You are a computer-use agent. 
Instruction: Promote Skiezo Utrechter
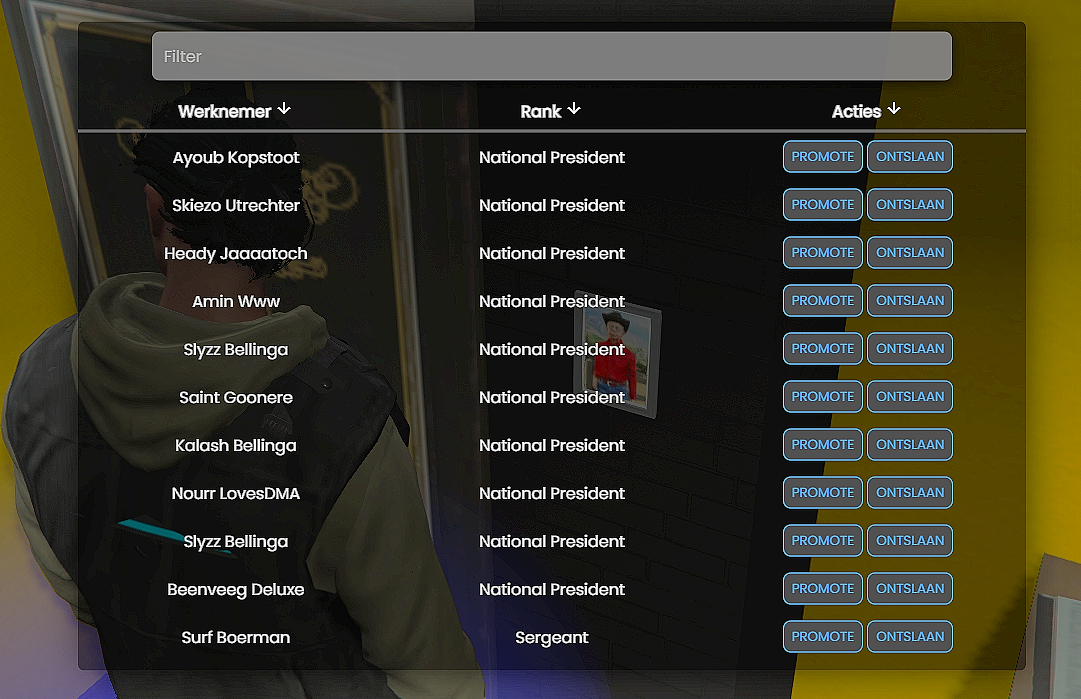(x=822, y=205)
